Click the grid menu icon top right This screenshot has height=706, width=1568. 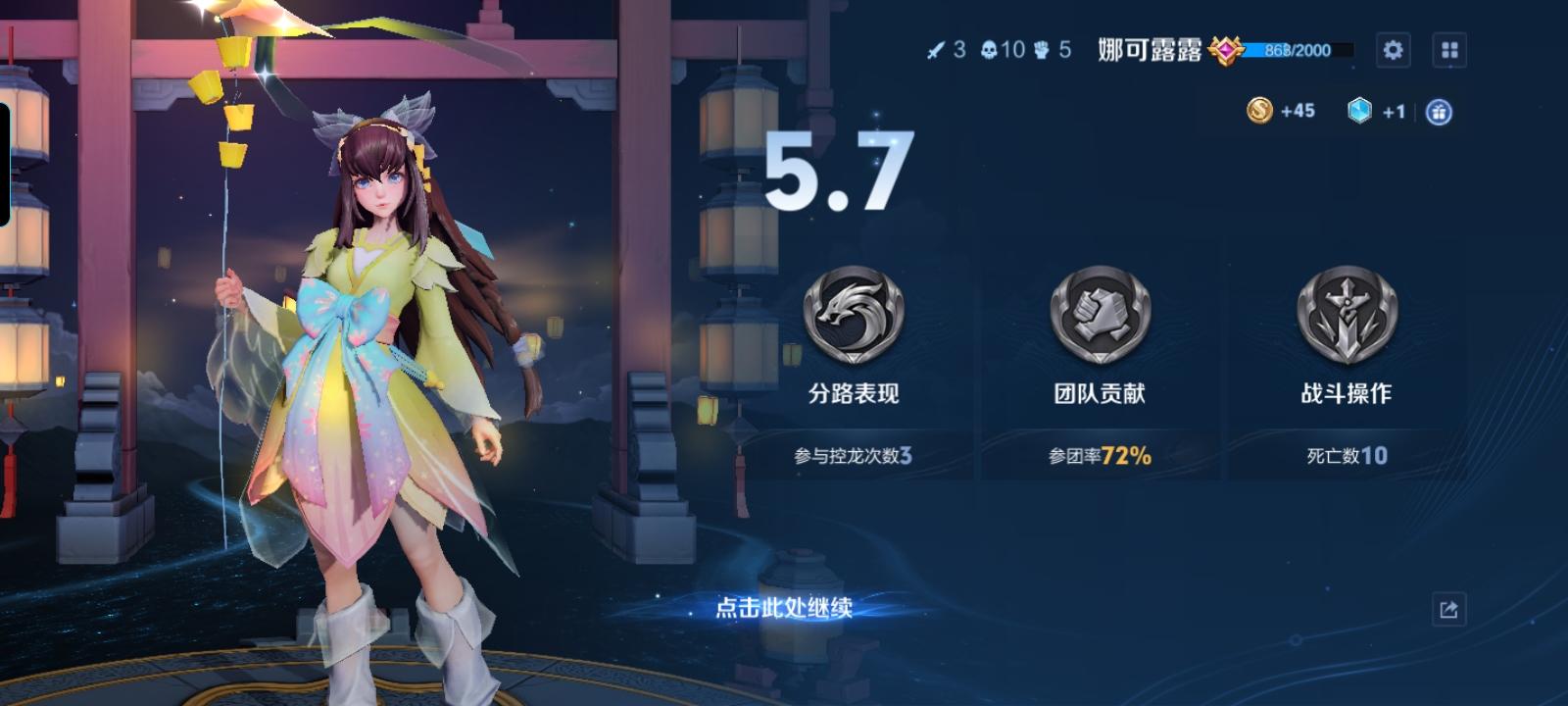tap(1448, 50)
